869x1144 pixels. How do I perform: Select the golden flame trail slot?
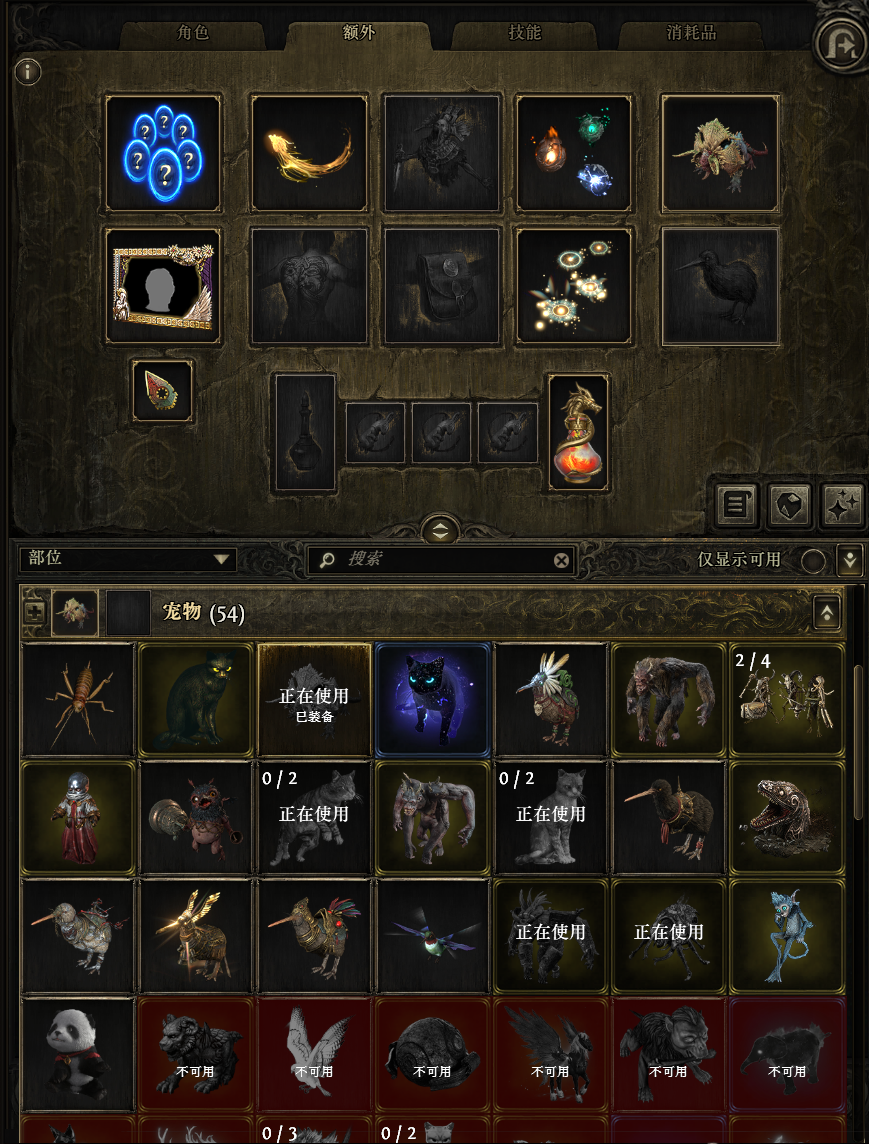click(309, 153)
